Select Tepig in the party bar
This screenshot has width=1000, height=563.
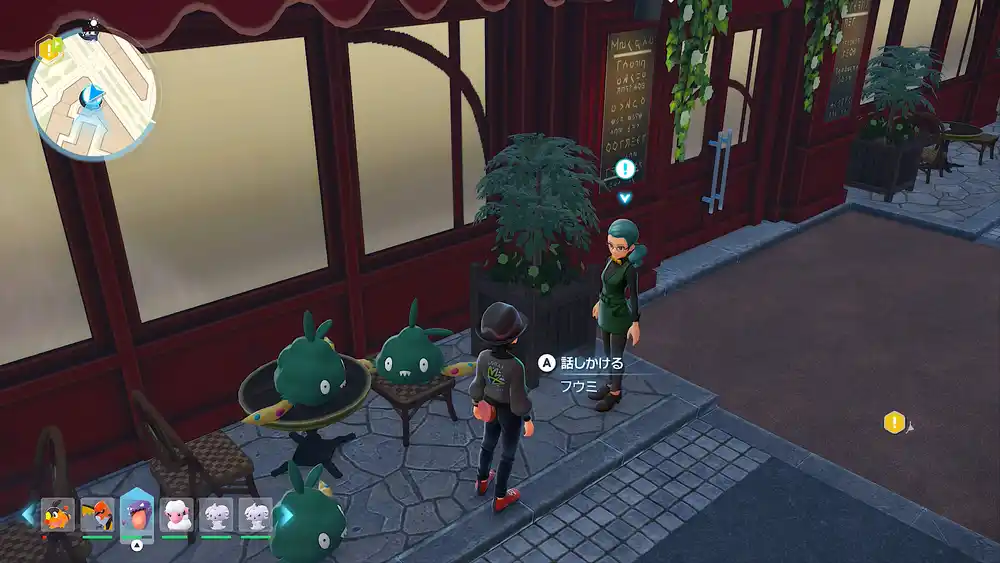coord(58,515)
